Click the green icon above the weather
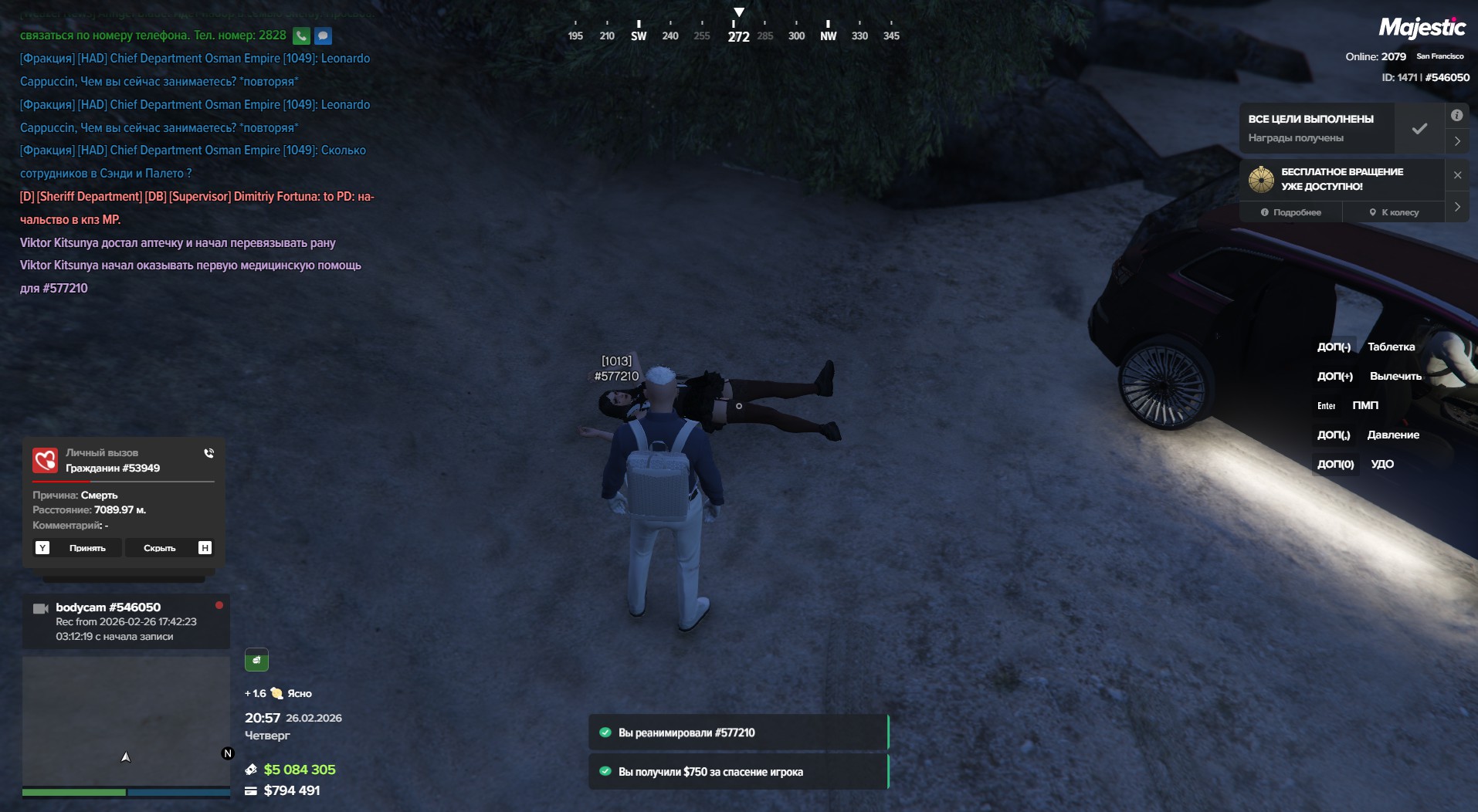Image resolution: width=1478 pixels, height=812 pixels. 256,660
